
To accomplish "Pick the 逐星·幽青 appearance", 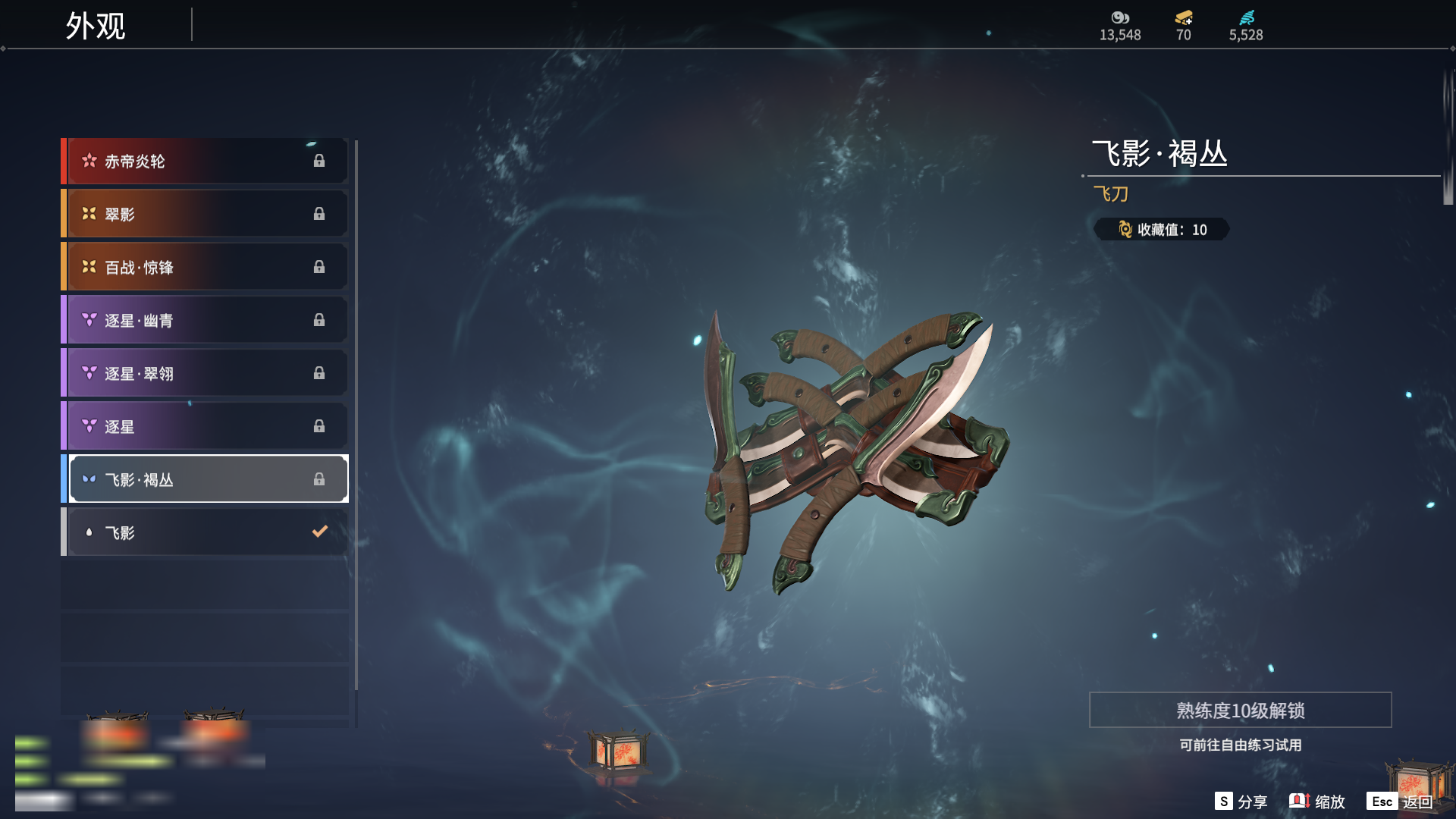I will 205,320.
